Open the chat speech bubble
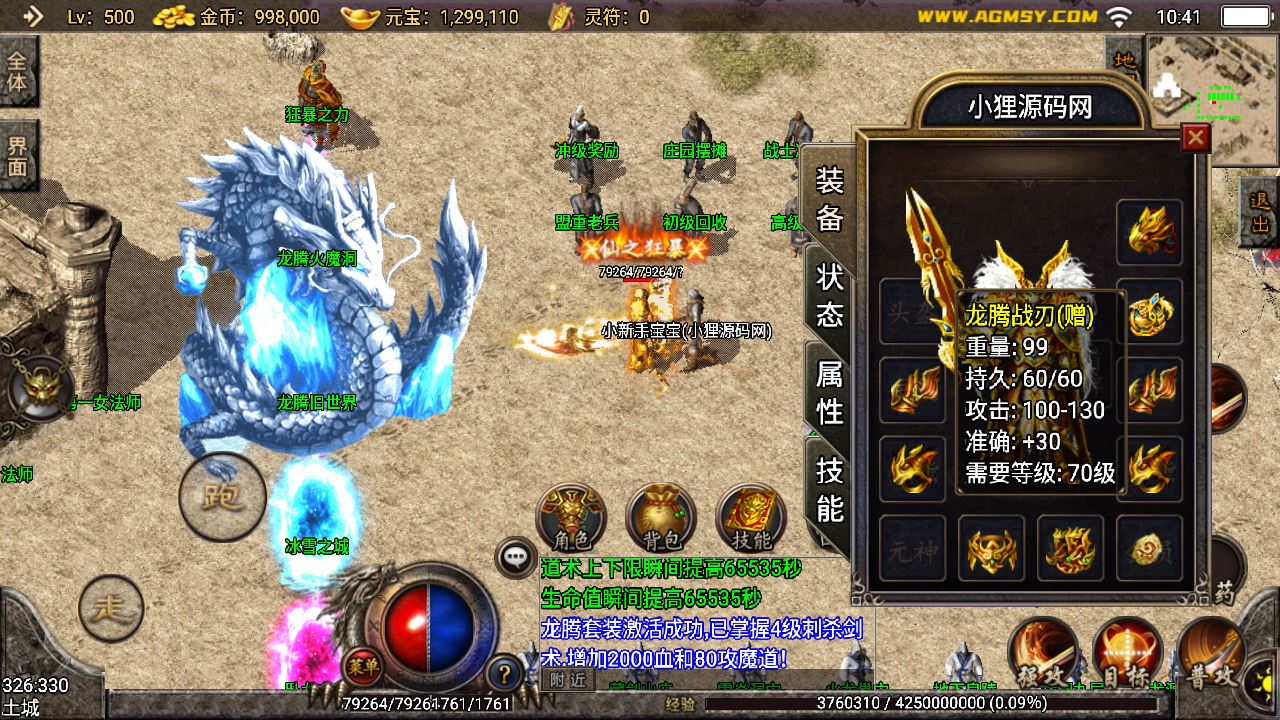 pos(516,558)
